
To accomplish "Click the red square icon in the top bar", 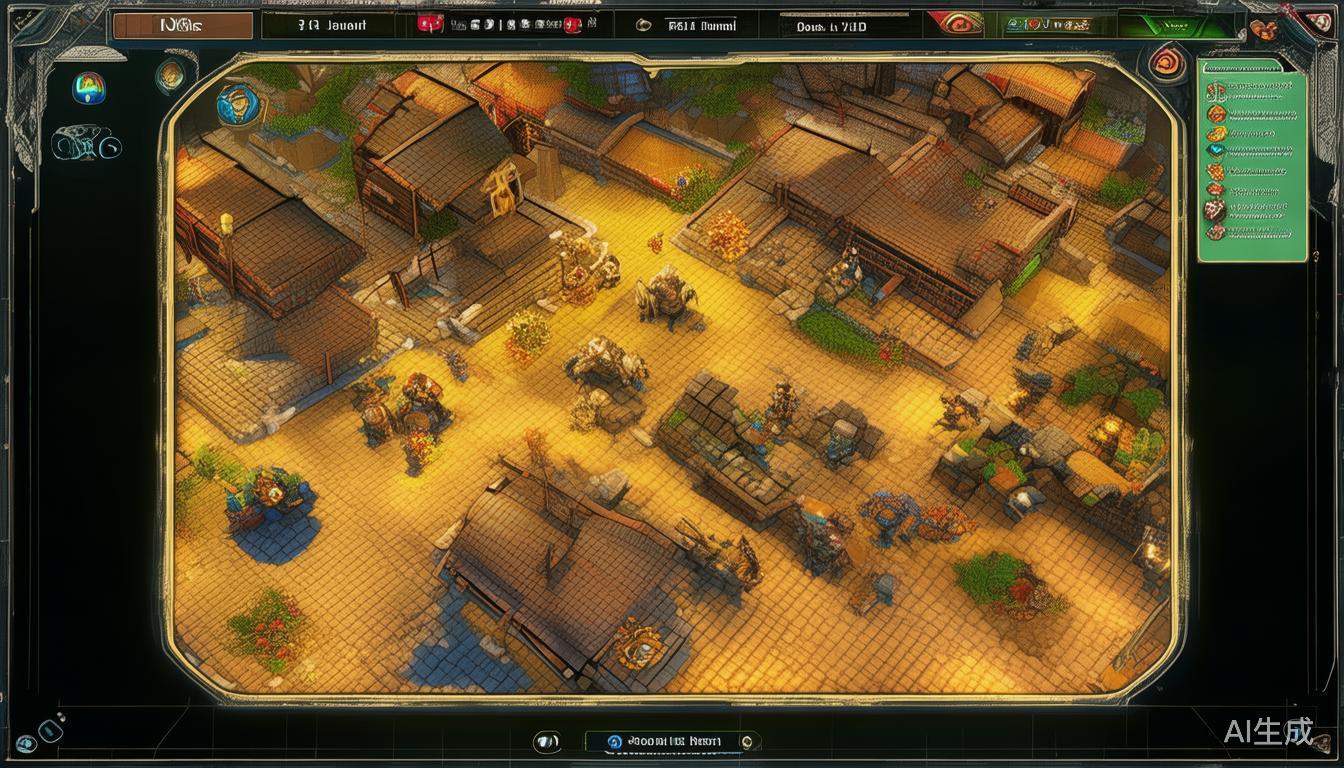I will (429, 25).
